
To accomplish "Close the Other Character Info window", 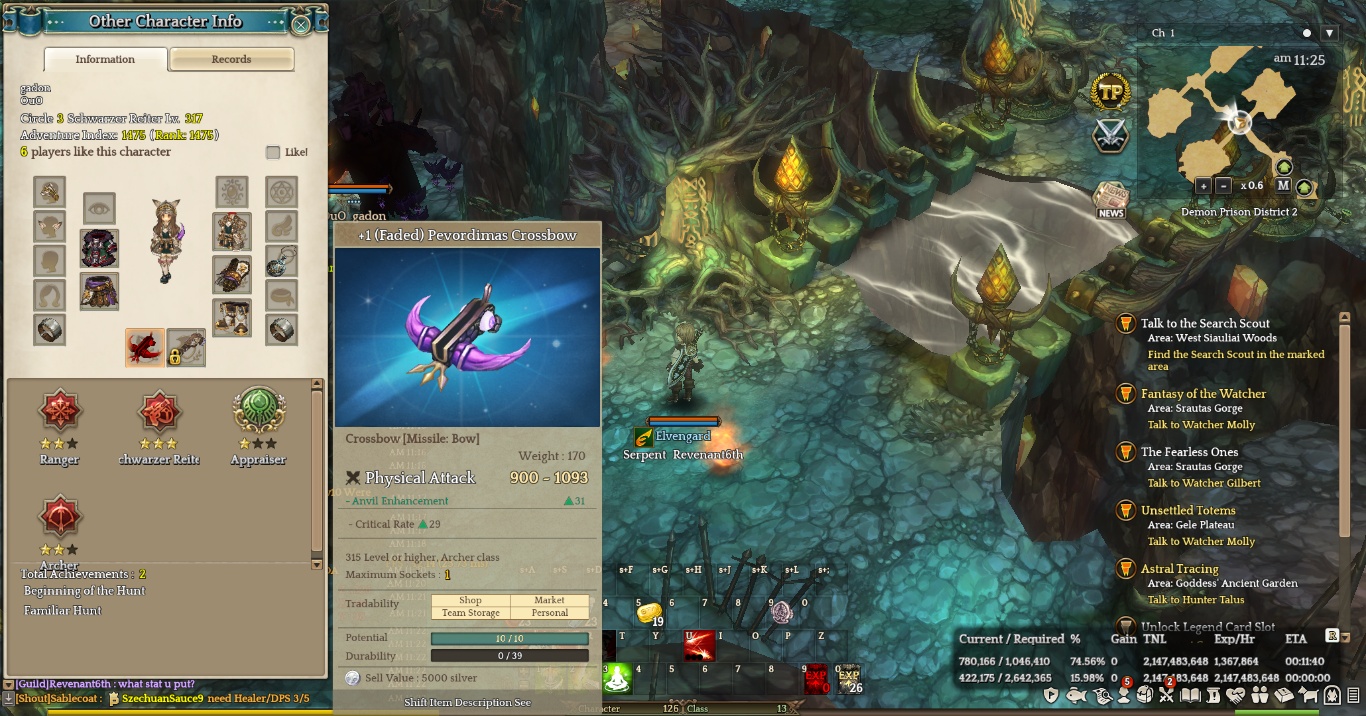I will 300,24.
